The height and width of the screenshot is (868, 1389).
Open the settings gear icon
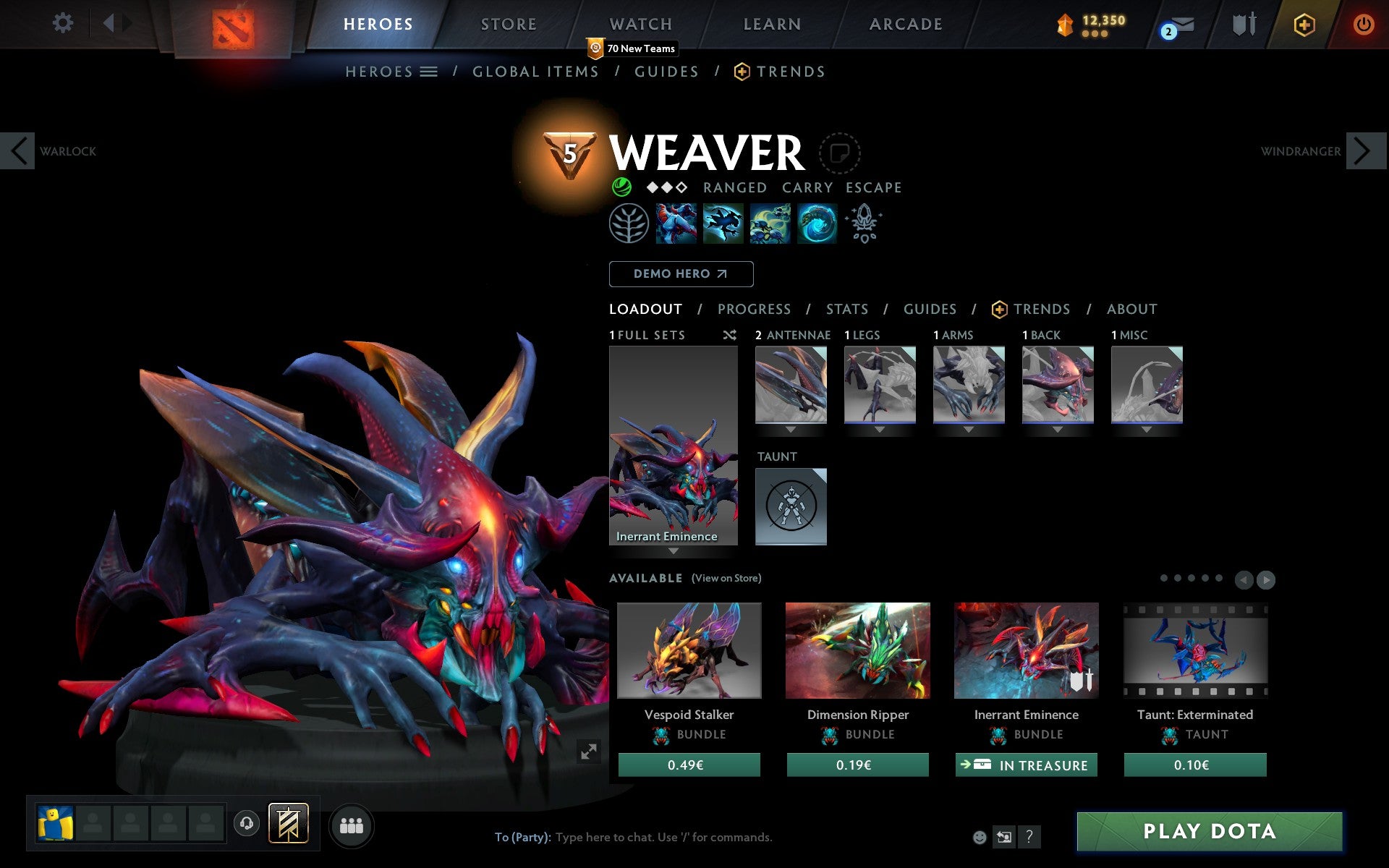point(64,23)
